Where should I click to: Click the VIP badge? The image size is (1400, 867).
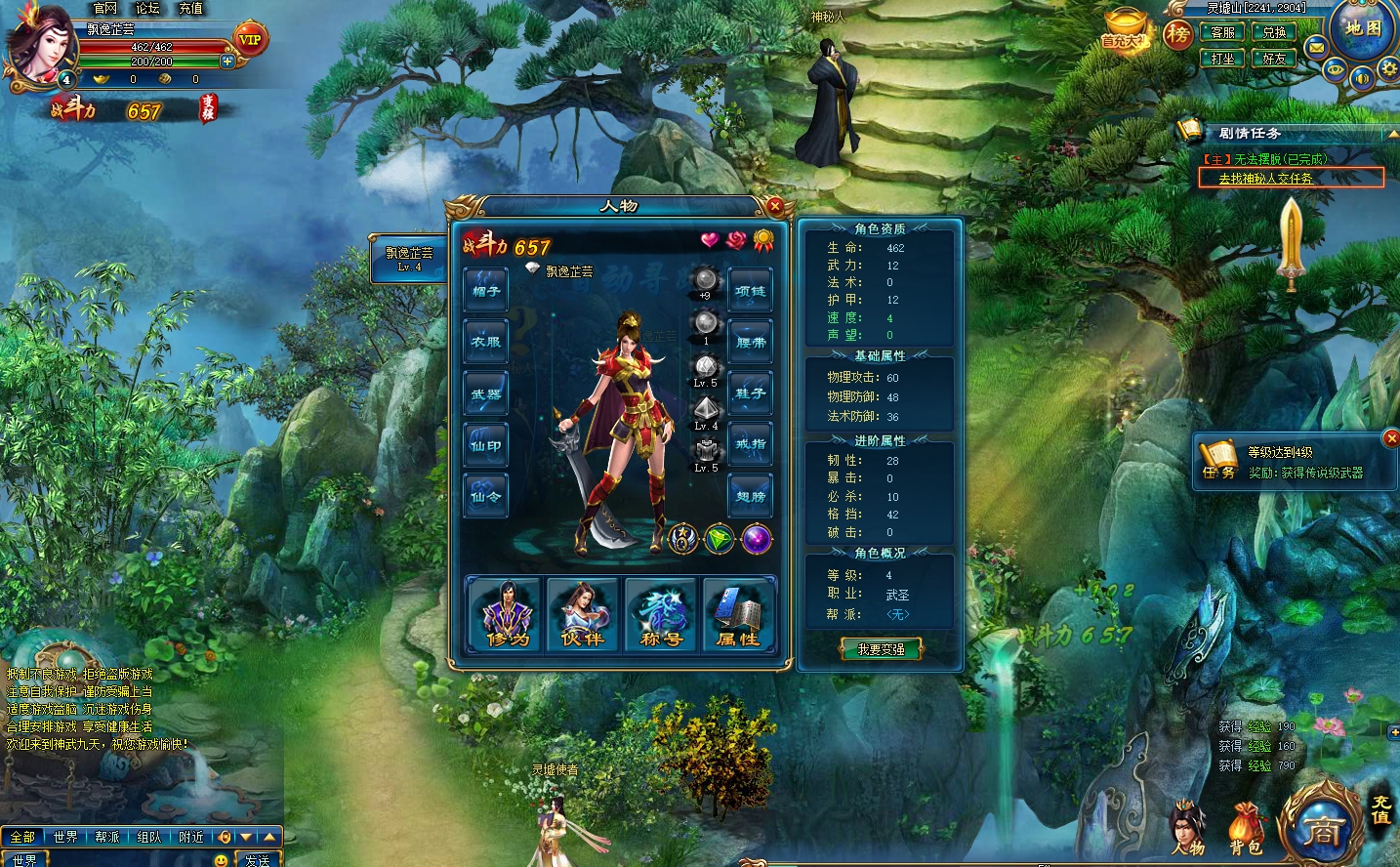pyautogui.click(x=250, y=40)
